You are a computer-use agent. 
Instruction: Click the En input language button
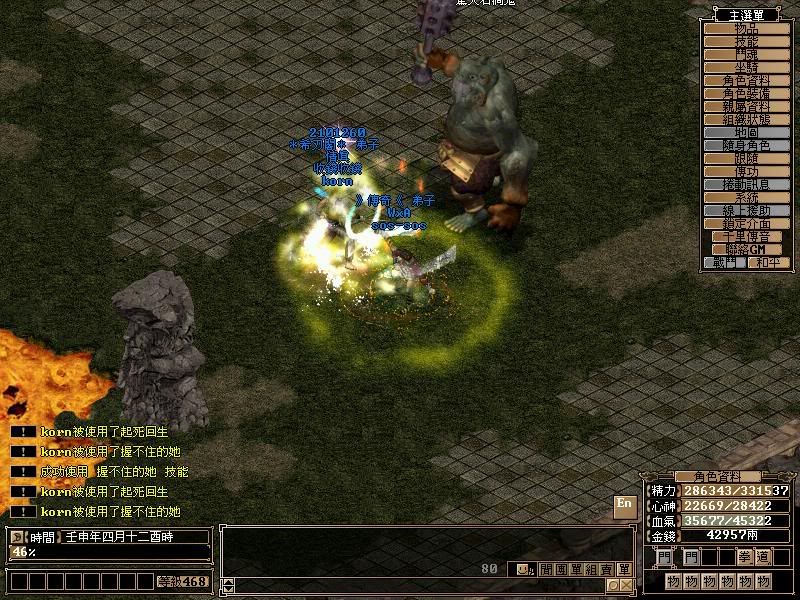pos(625,506)
